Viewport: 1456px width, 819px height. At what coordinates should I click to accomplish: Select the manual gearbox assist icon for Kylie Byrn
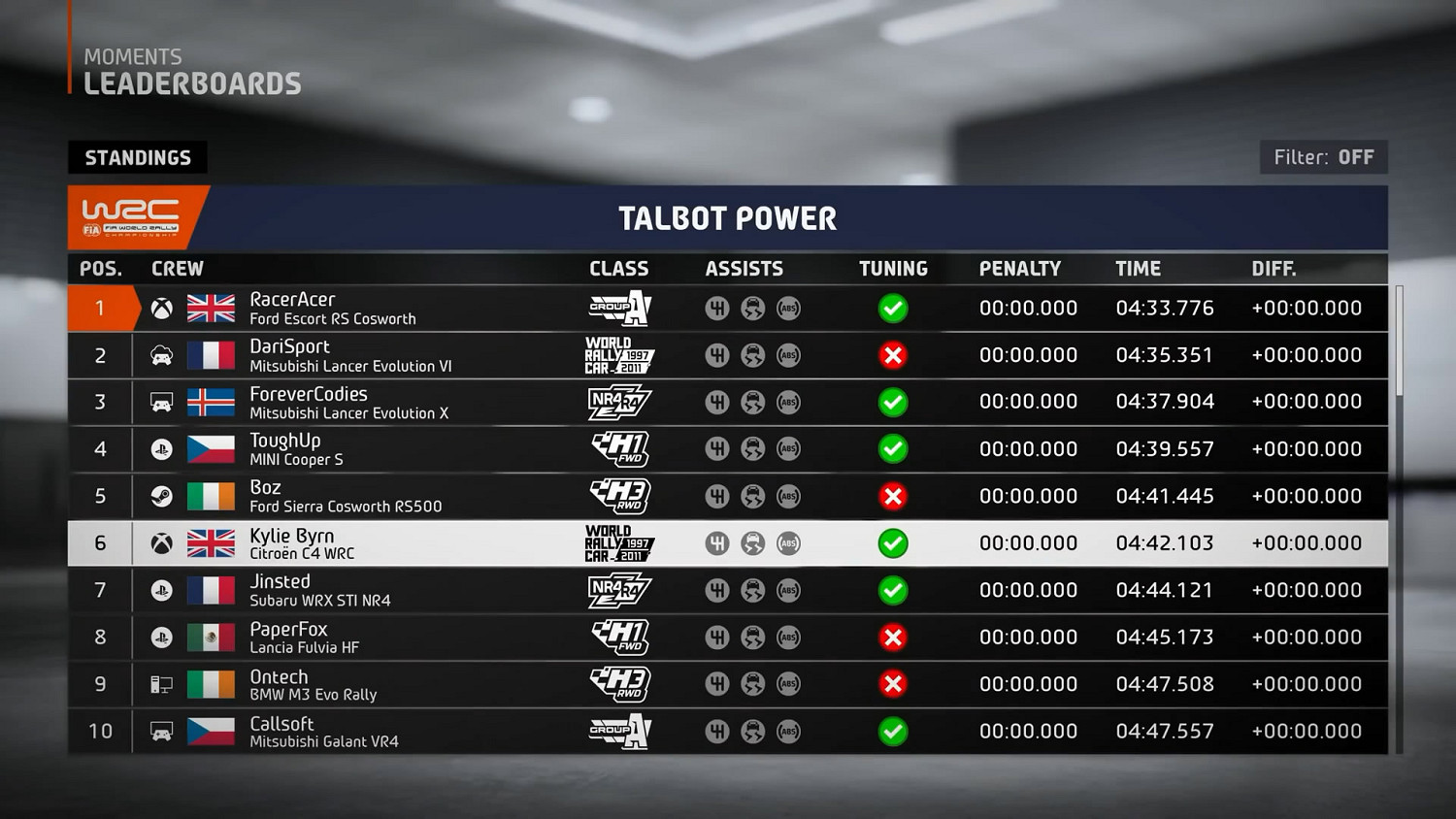tap(718, 543)
